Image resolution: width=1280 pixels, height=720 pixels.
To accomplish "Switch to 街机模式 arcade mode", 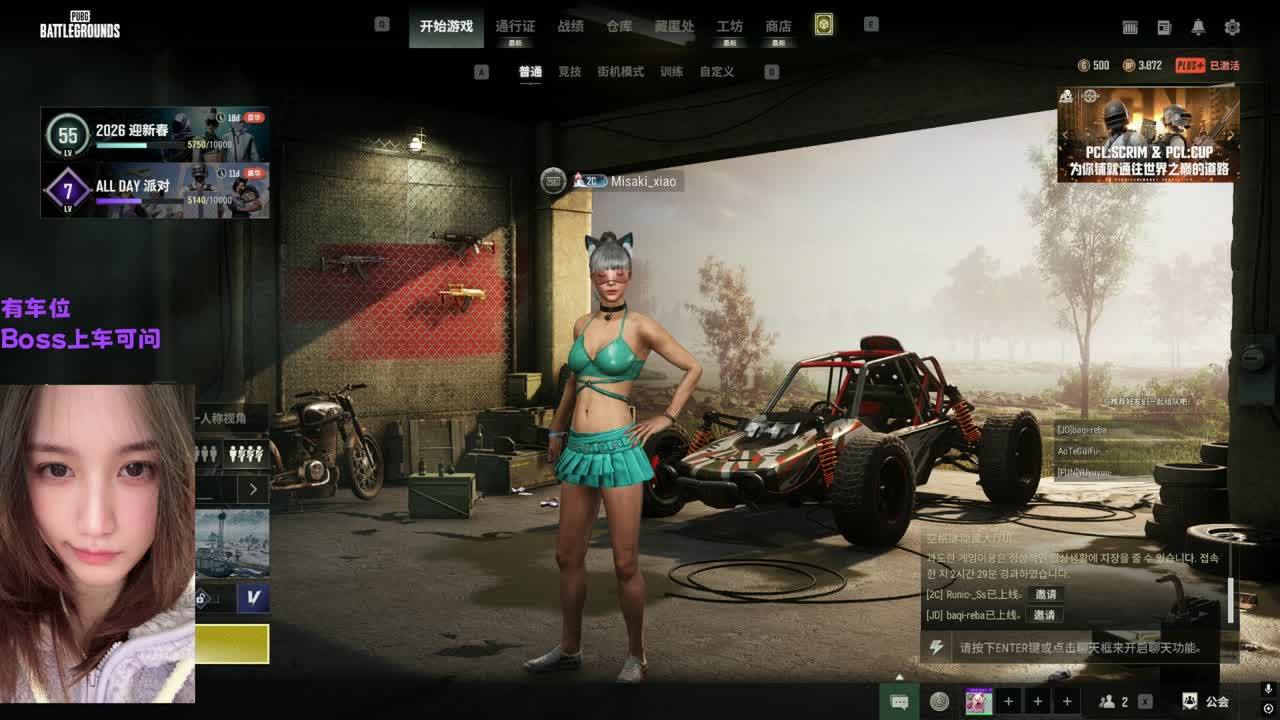I will pos(620,72).
